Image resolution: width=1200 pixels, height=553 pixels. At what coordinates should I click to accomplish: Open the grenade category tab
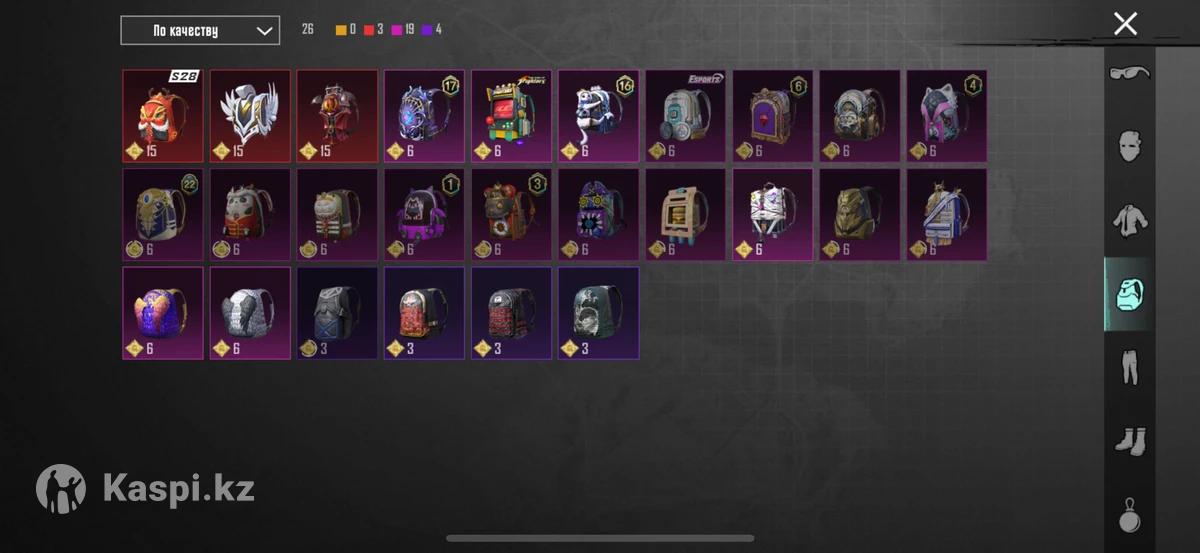click(x=1130, y=515)
